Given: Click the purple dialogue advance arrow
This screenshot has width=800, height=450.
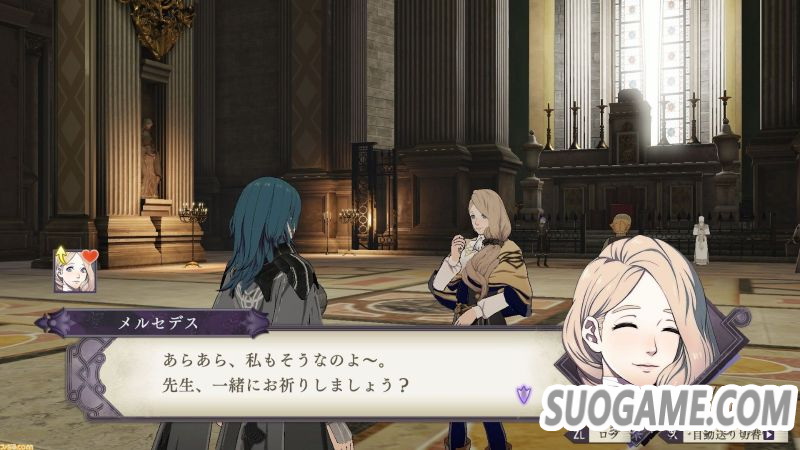Looking at the screenshot, I should tap(519, 393).
